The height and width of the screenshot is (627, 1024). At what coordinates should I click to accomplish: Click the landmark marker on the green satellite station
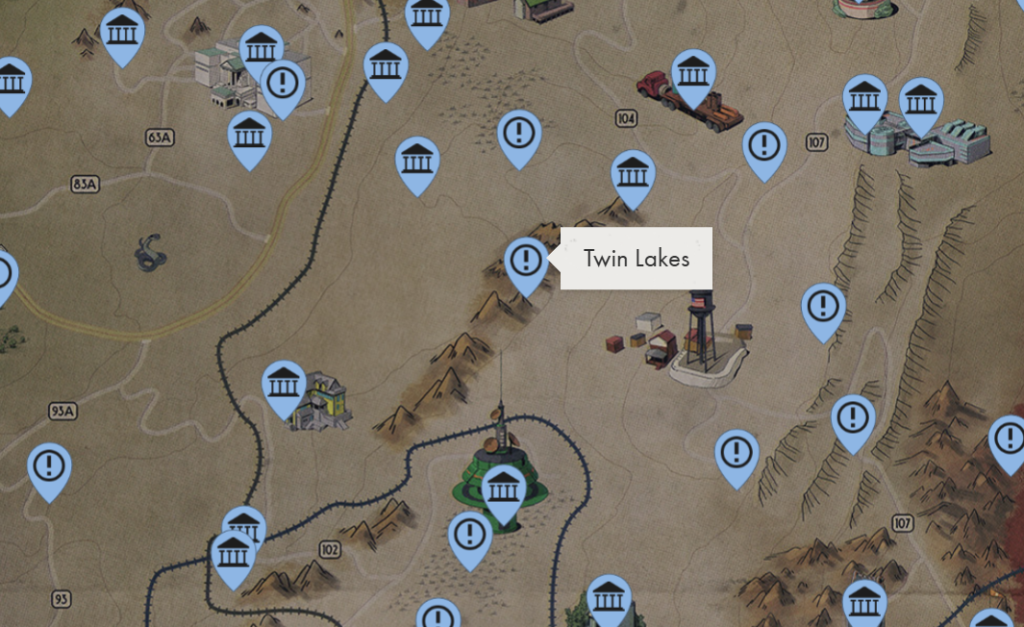click(x=504, y=490)
